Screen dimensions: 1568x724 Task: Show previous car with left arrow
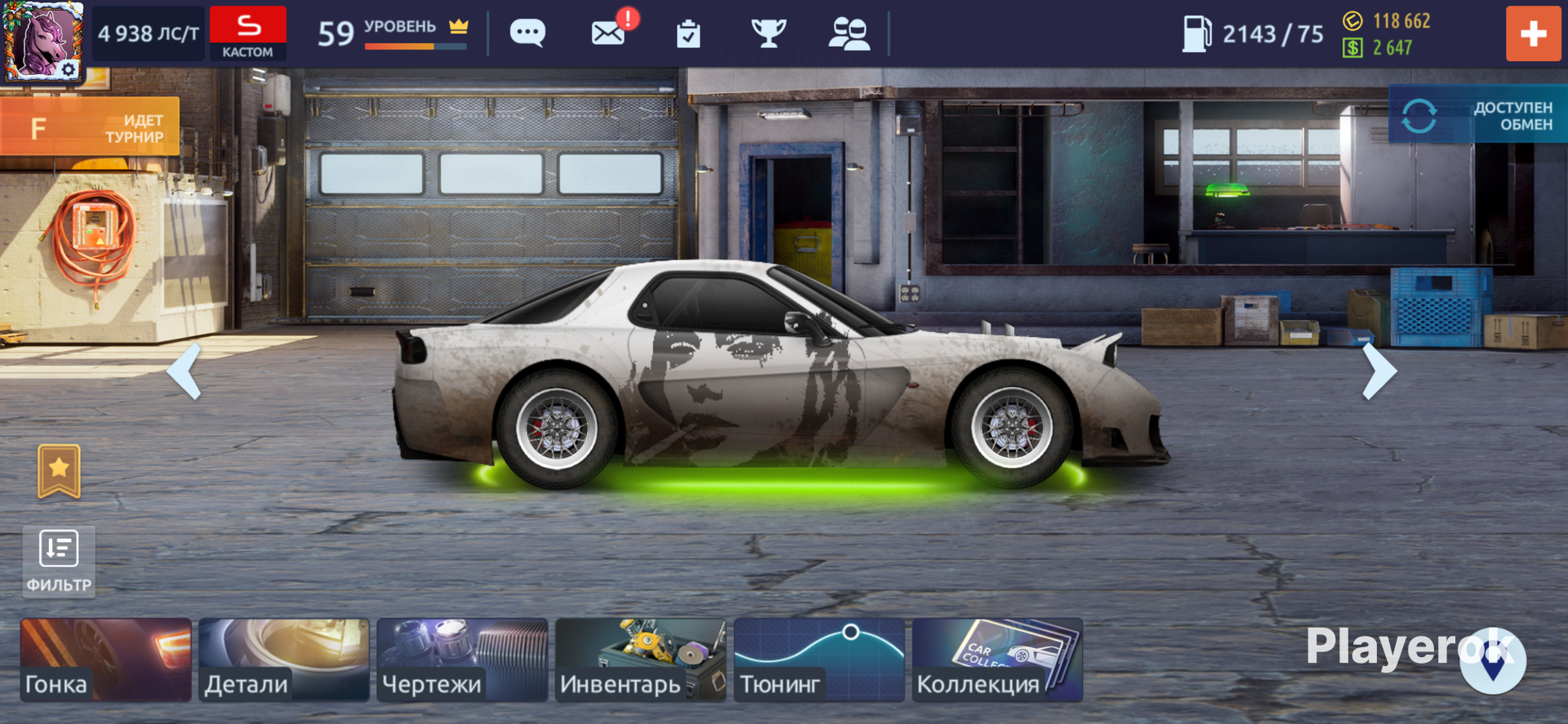click(185, 371)
